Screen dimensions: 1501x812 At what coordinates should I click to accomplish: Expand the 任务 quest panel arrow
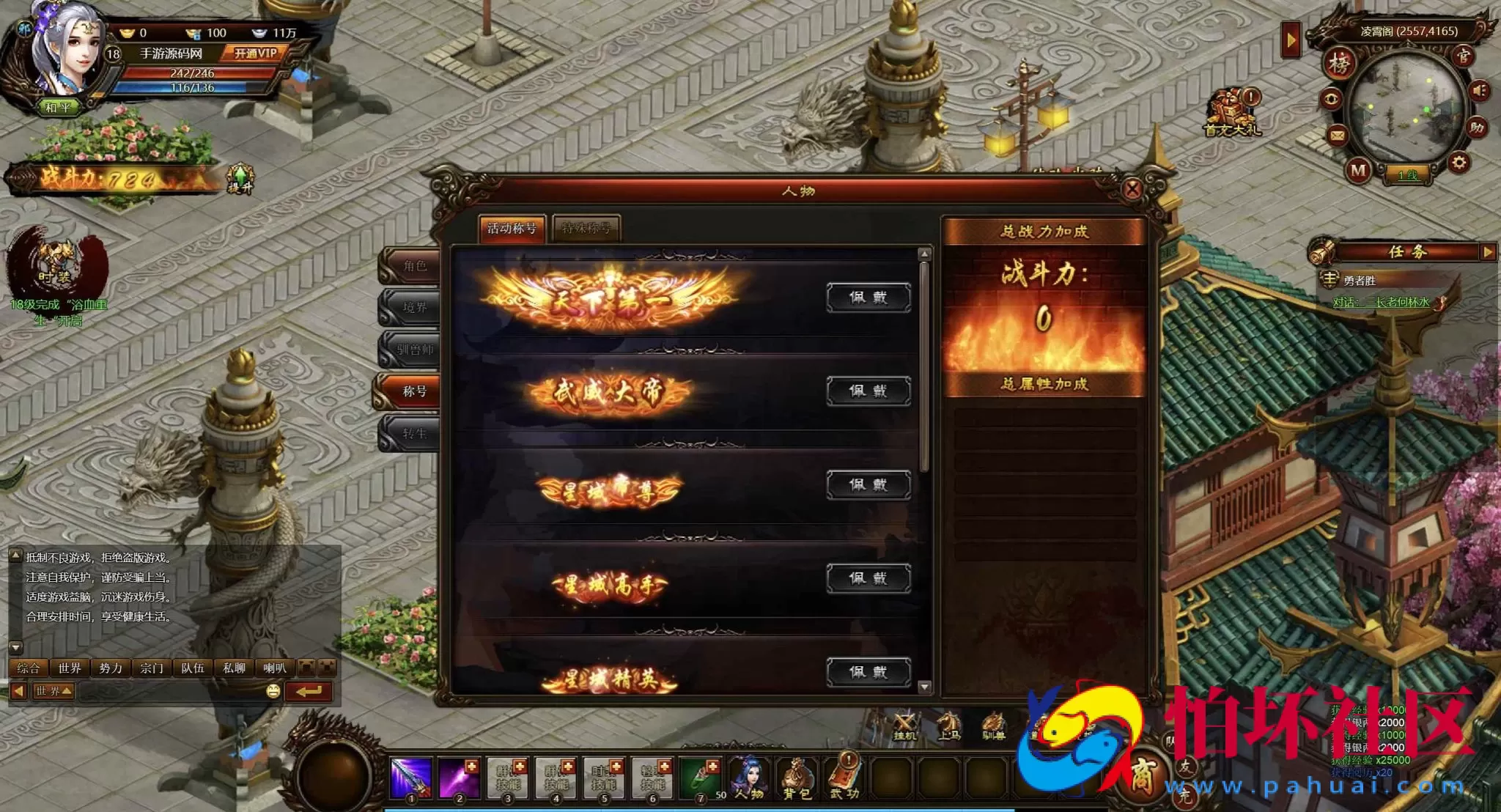tap(1489, 253)
